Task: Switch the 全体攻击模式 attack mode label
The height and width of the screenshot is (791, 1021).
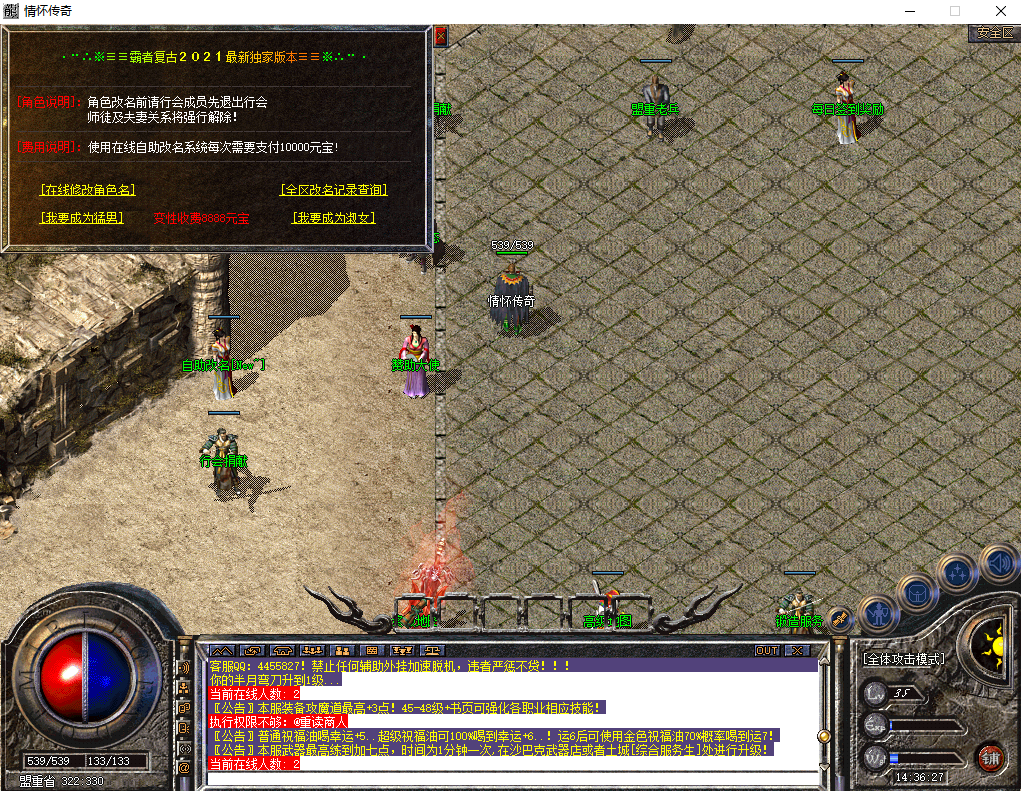Action: 905,660
